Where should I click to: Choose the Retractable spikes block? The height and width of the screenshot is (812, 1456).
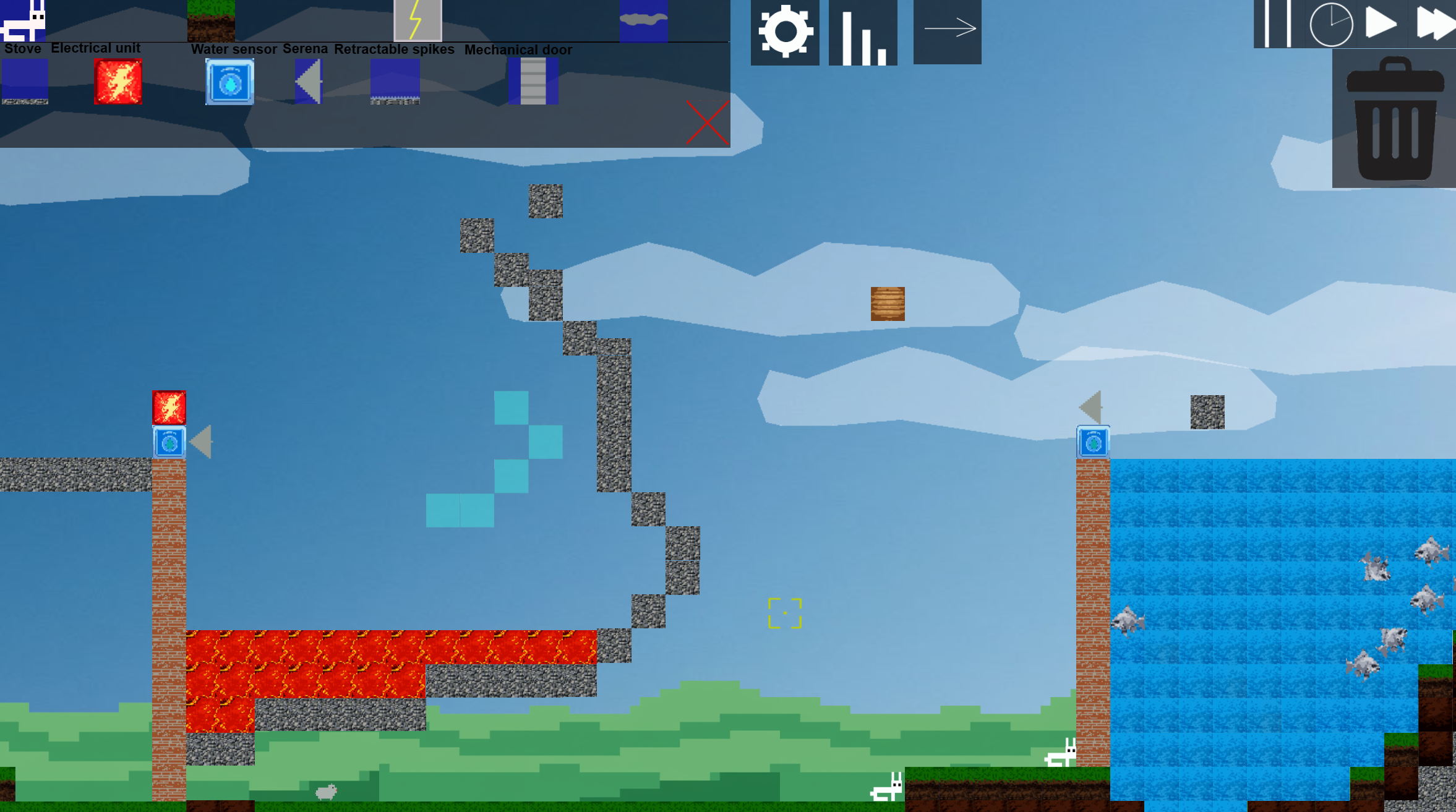(x=395, y=81)
